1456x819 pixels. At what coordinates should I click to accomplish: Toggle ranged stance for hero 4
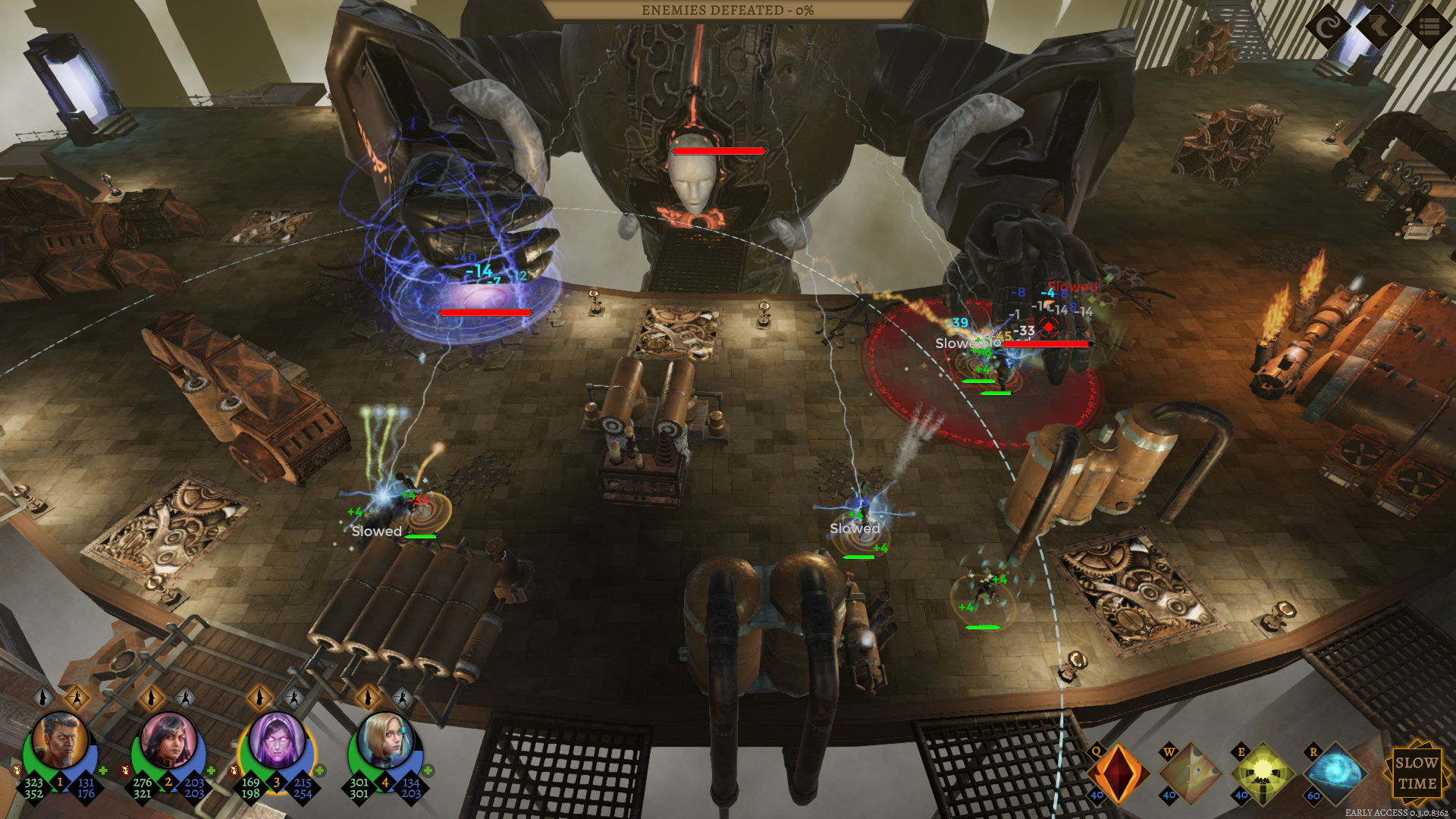[367, 698]
